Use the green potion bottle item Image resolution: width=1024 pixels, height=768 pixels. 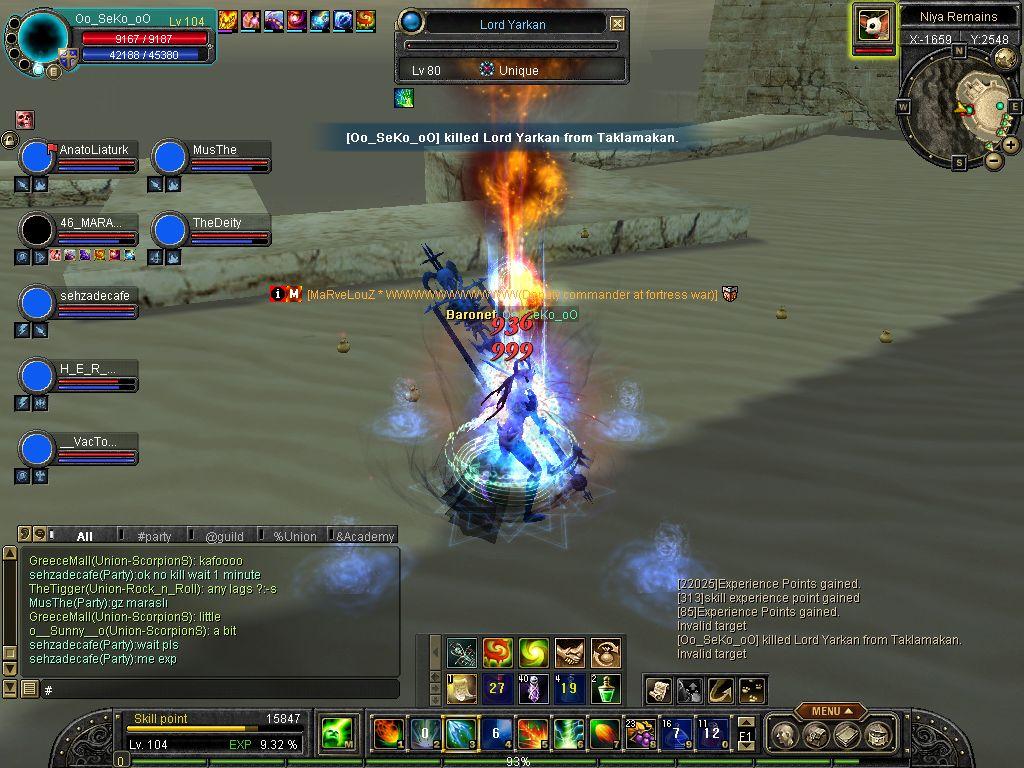605,689
